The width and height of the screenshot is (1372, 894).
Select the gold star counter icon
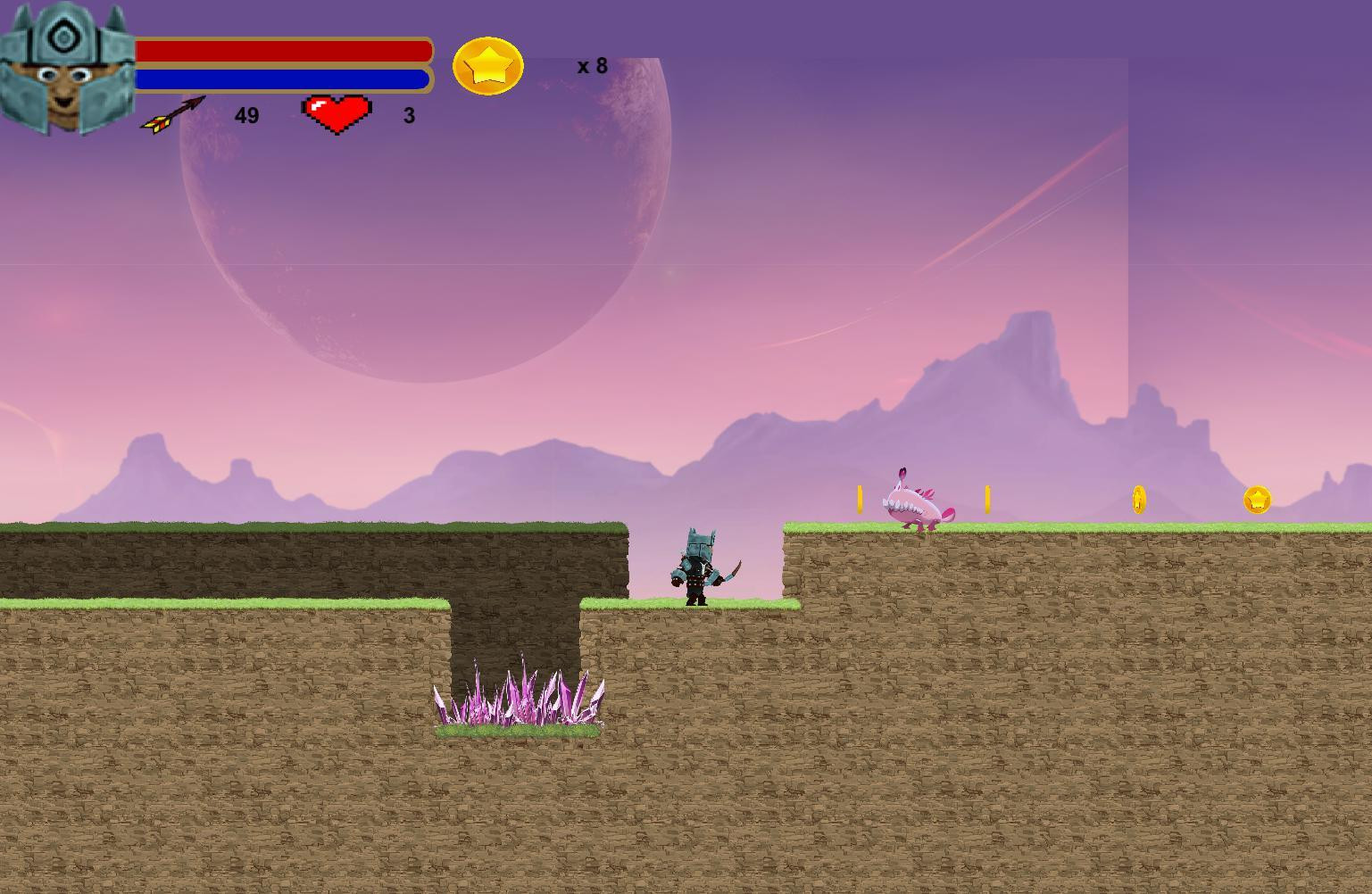pos(488,66)
